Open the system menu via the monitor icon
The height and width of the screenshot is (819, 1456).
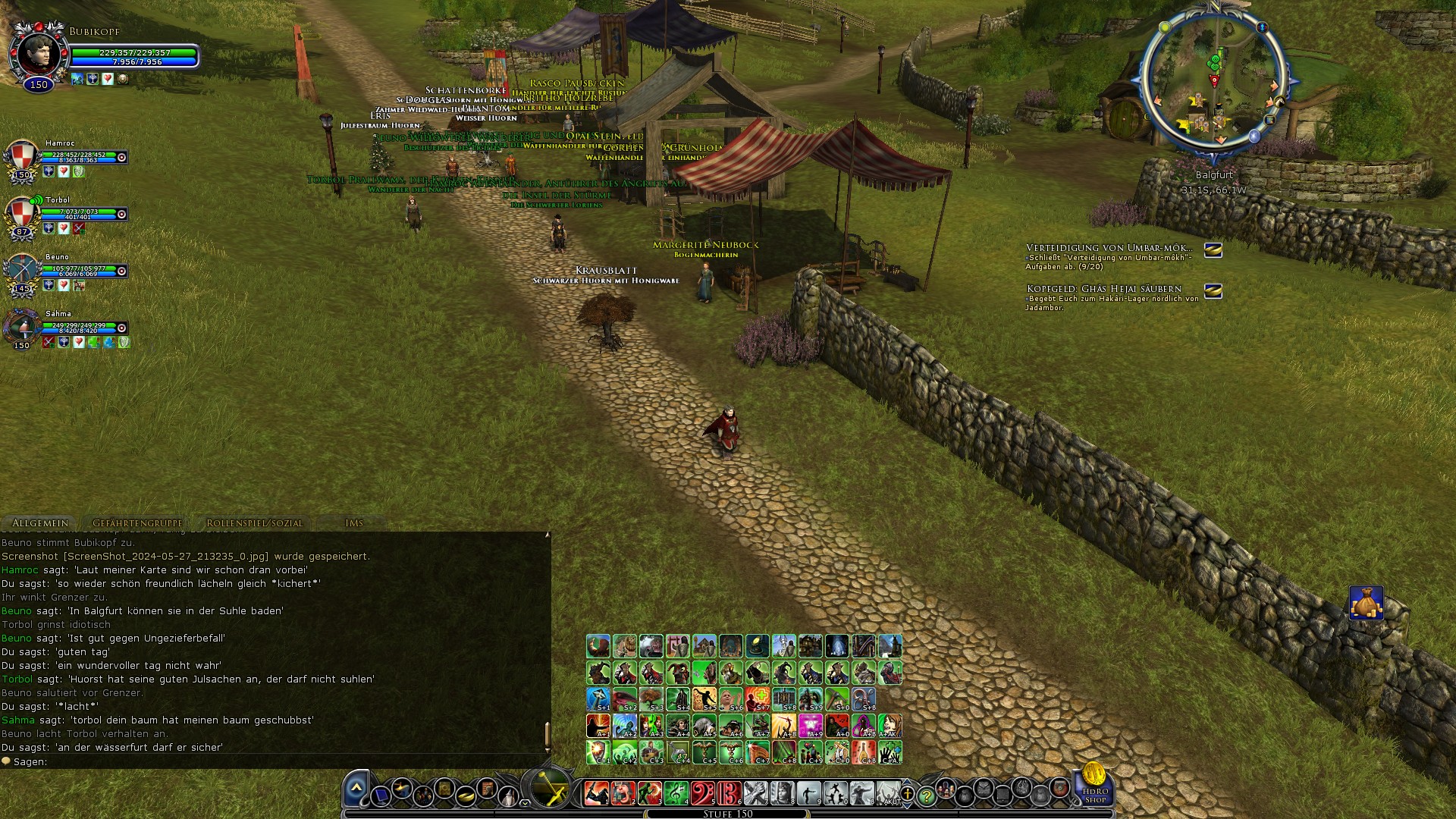(381, 796)
